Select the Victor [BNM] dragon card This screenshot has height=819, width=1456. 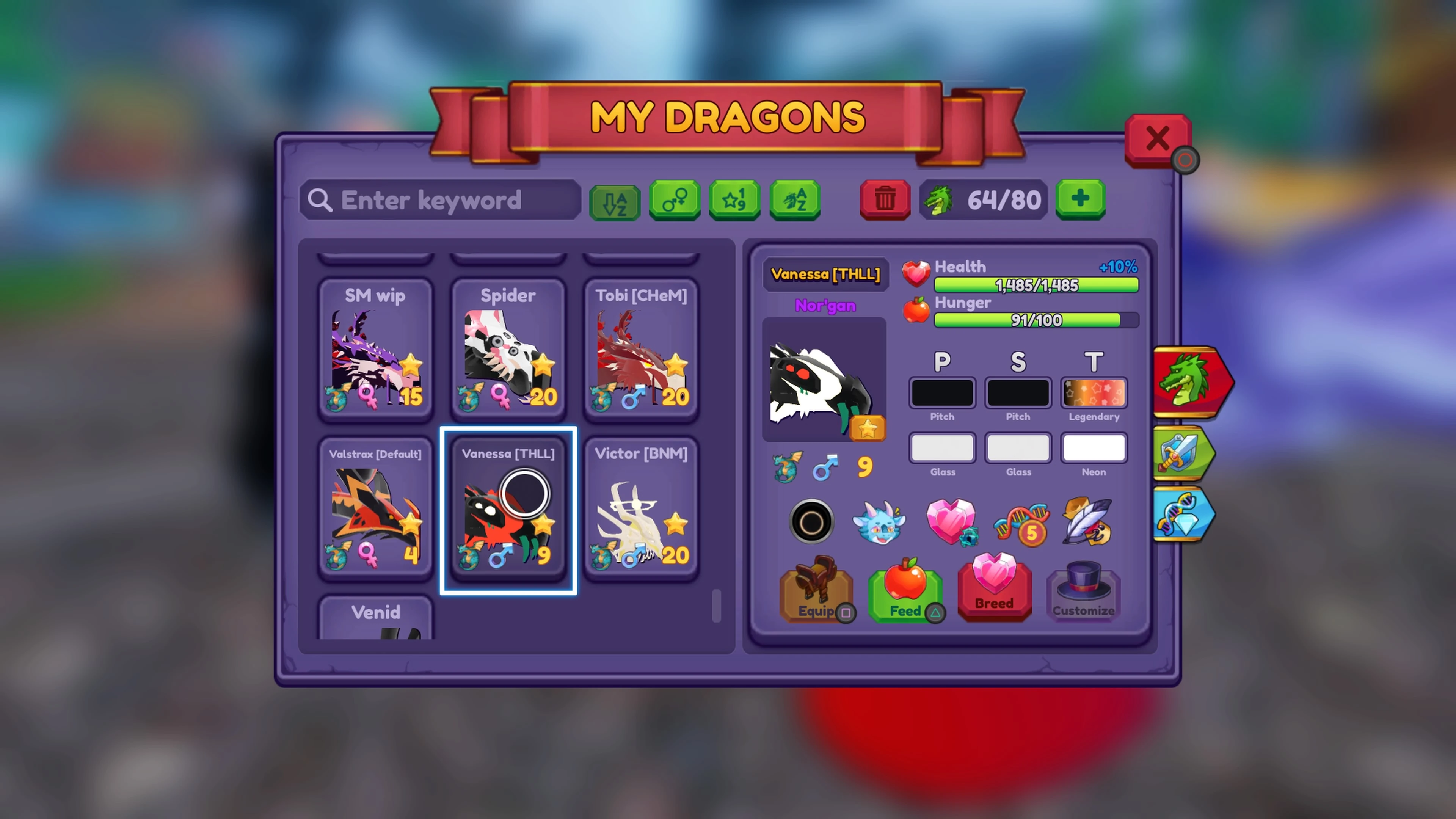(x=642, y=509)
